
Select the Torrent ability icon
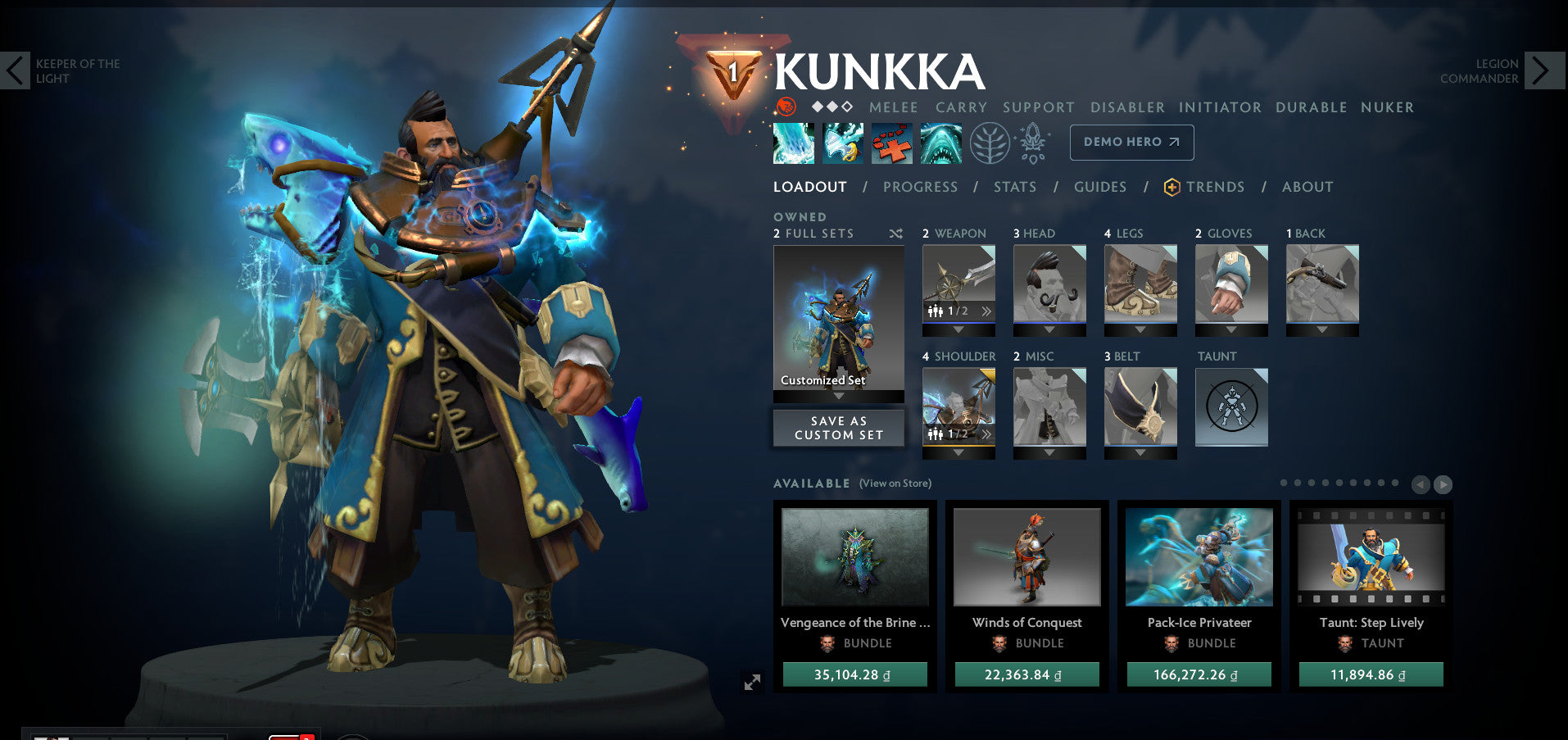[793, 142]
